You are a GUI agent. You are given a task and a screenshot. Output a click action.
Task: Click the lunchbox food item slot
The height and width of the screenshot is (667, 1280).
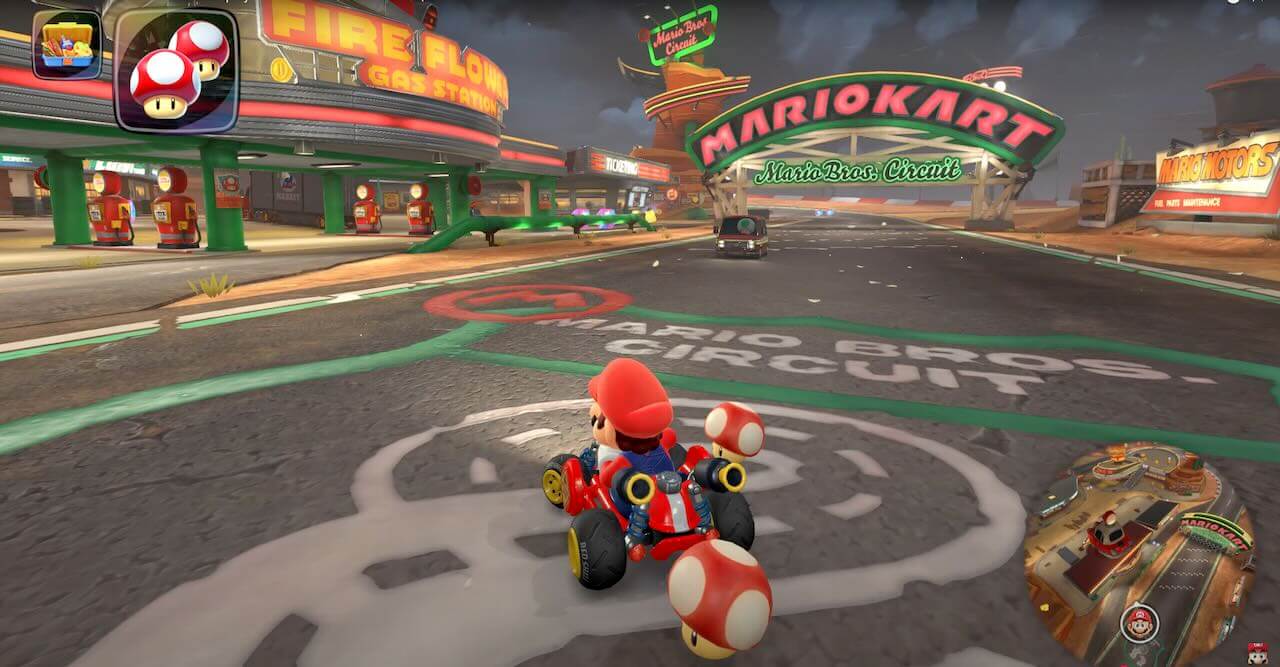pos(66,45)
